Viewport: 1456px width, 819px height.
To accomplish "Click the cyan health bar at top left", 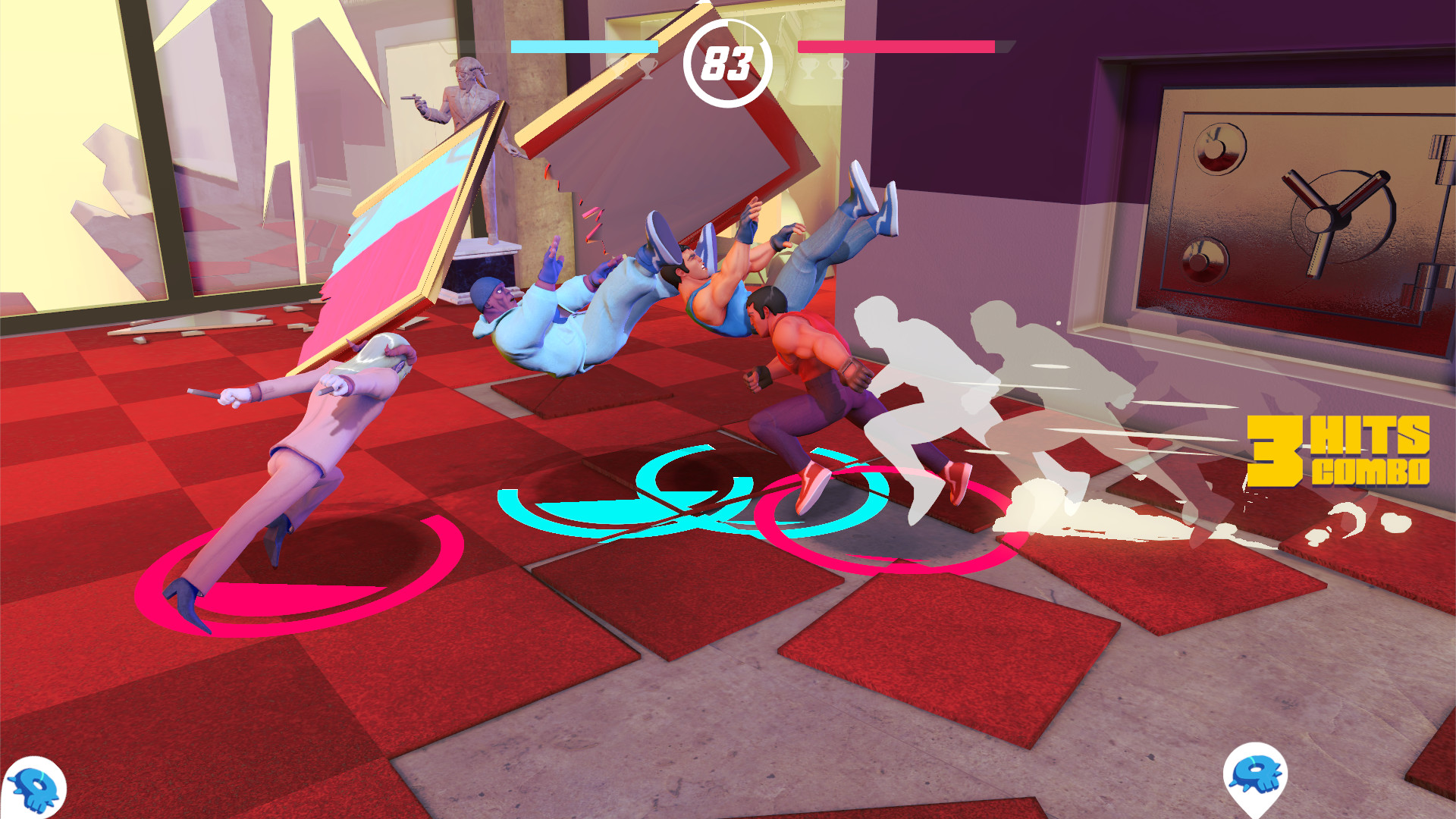I will pyautogui.click(x=584, y=45).
